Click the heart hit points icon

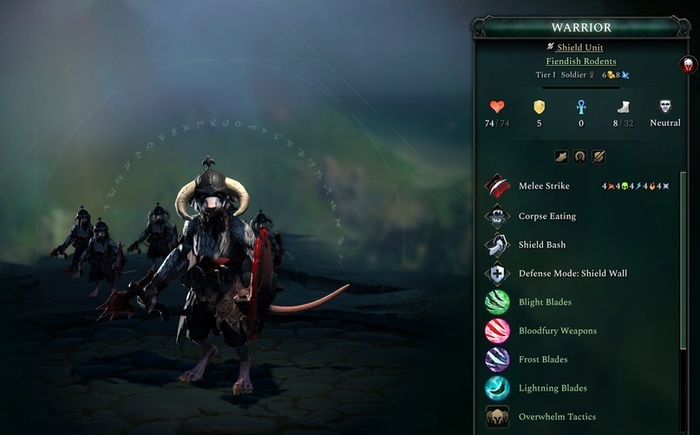(497, 107)
